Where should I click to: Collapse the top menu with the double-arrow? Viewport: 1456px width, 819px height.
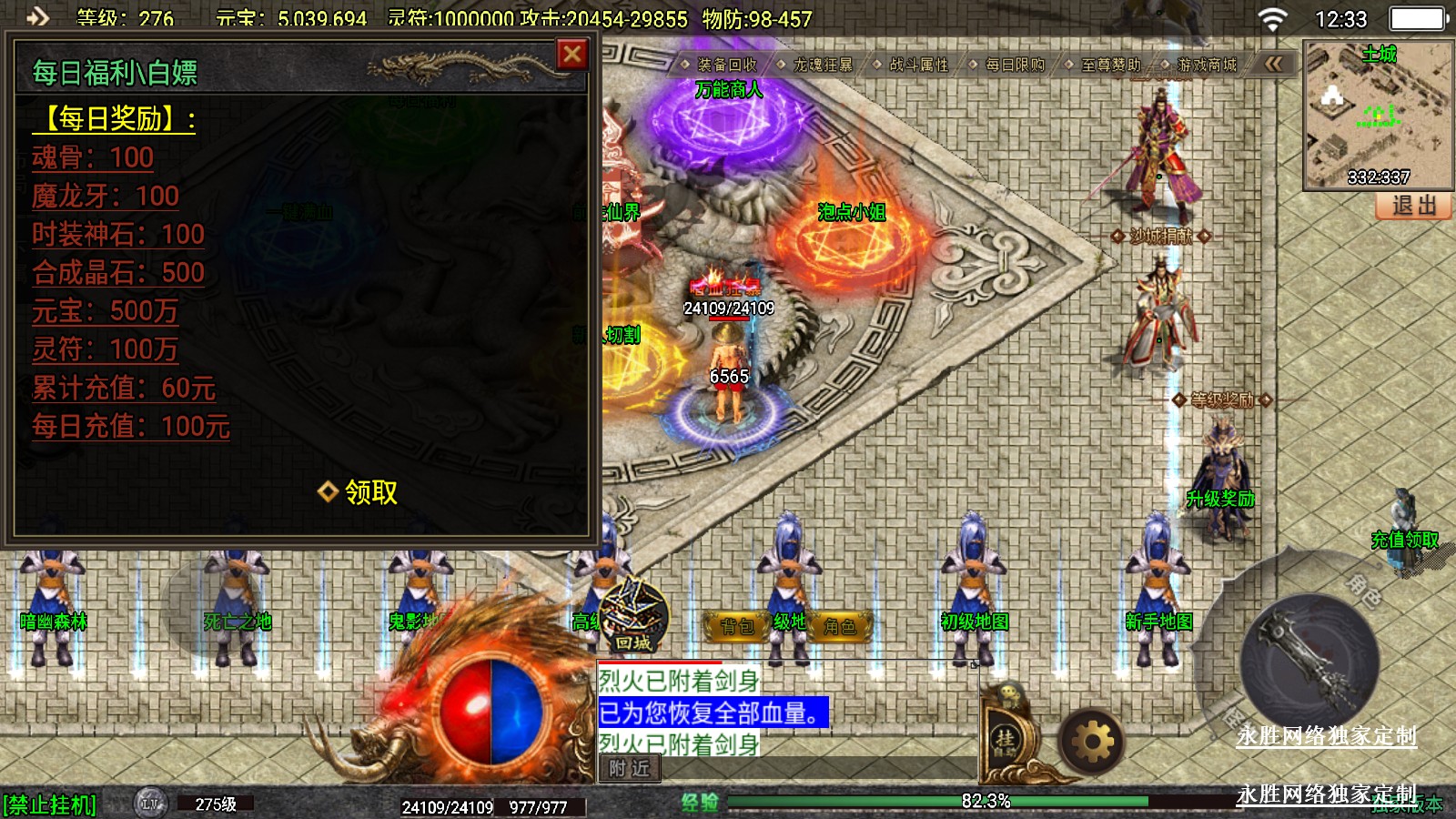1274,64
